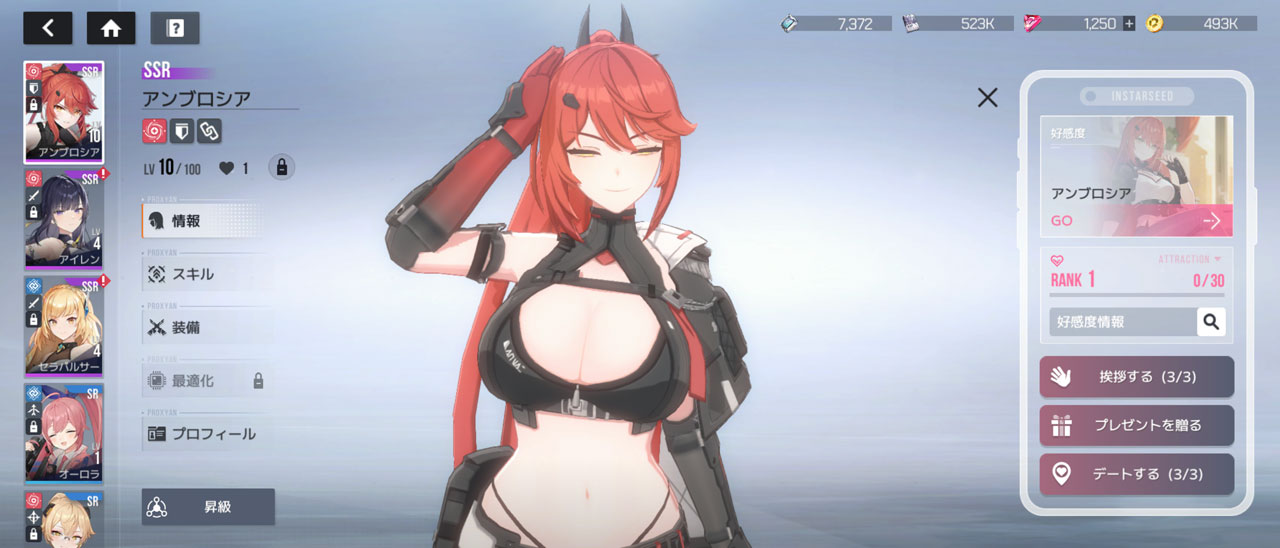Open the help question mark button
The height and width of the screenshot is (548, 1280).
(x=175, y=28)
